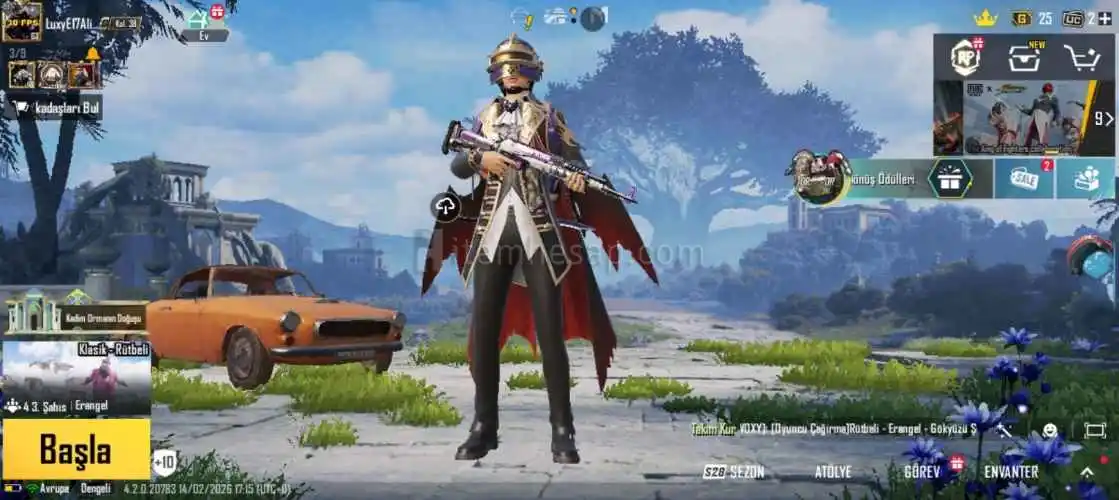Open the S28 Sezon menu

point(734,471)
